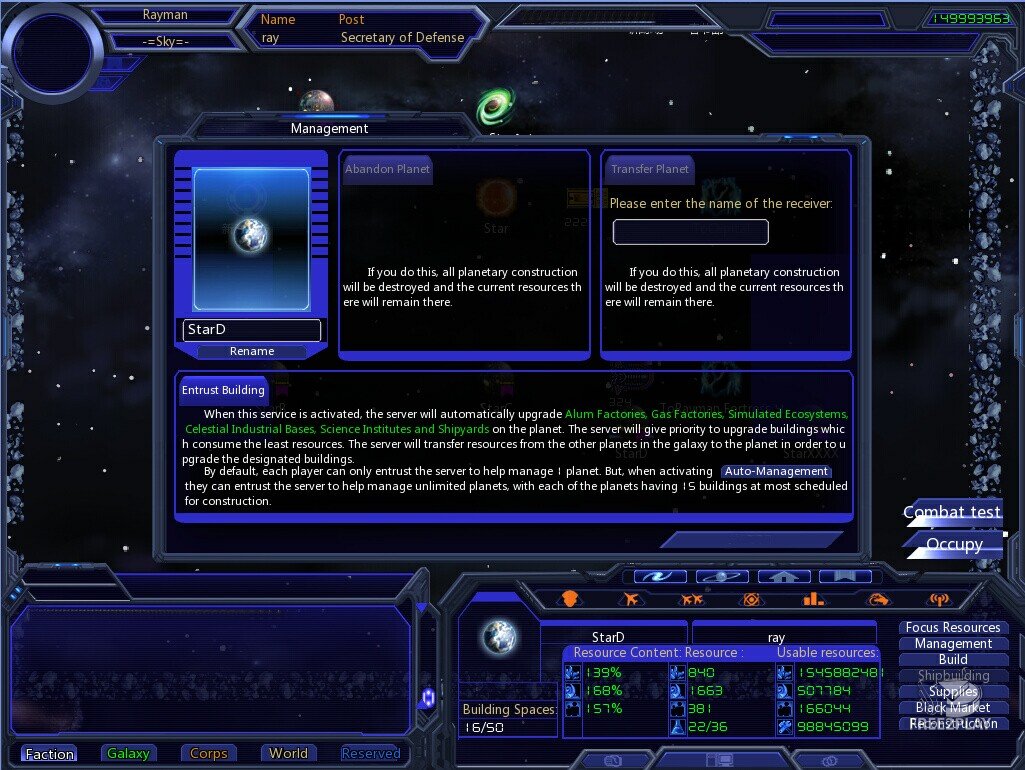Click the StarD planet name field
The width and height of the screenshot is (1025, 770).
(252, 330)
